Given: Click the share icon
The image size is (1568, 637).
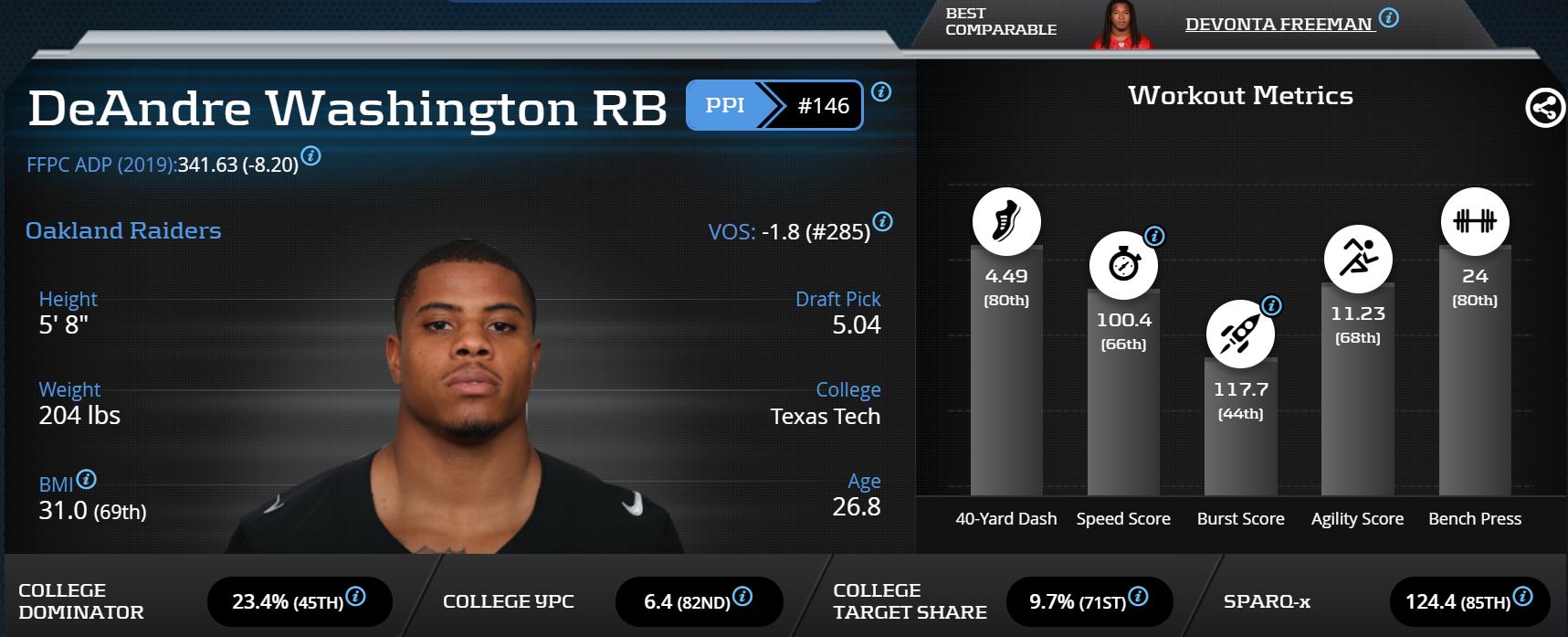Looking at the screenshot, I should 1544,109.
